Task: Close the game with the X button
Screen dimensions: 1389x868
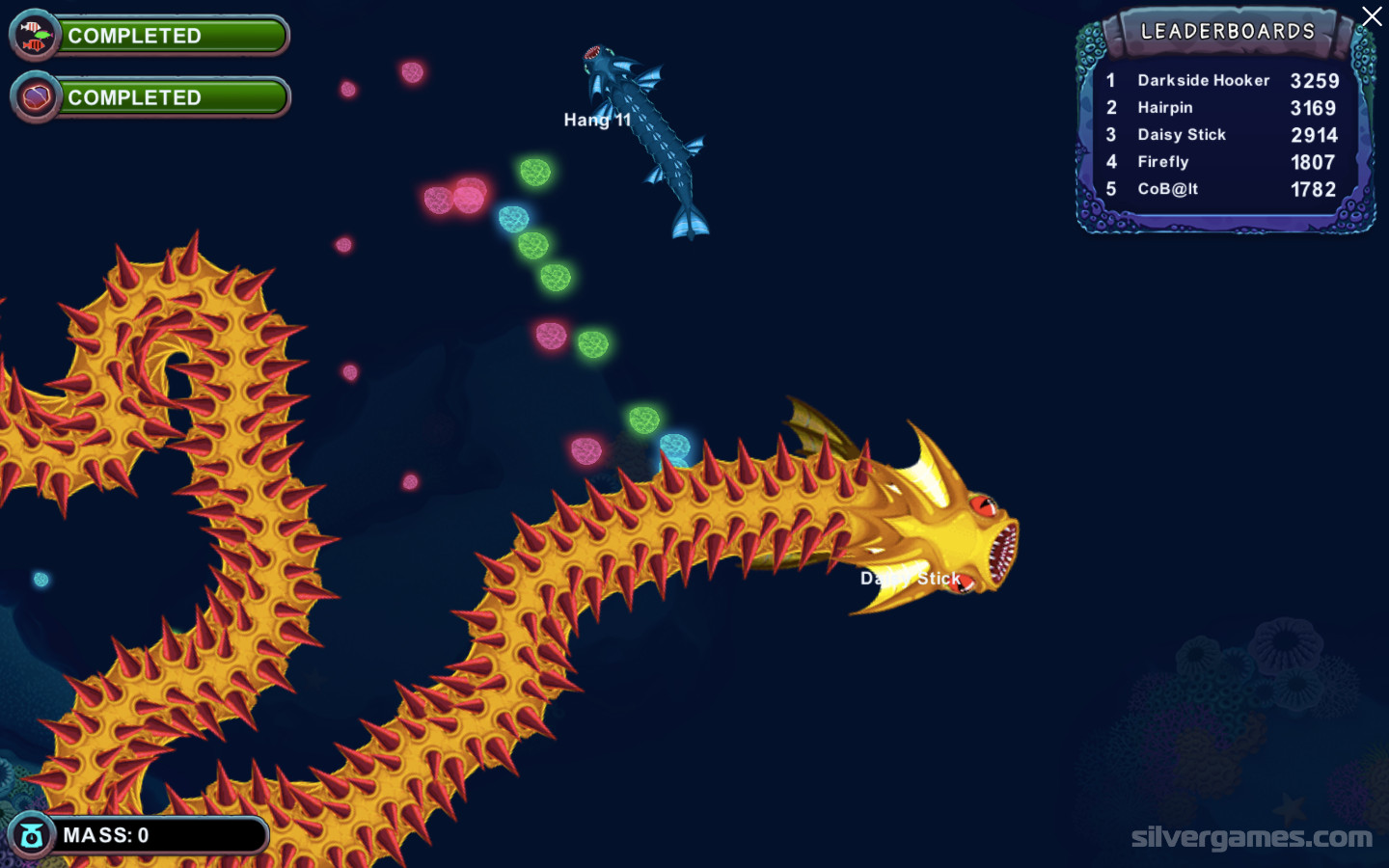Action: (x=1371, y=16)
